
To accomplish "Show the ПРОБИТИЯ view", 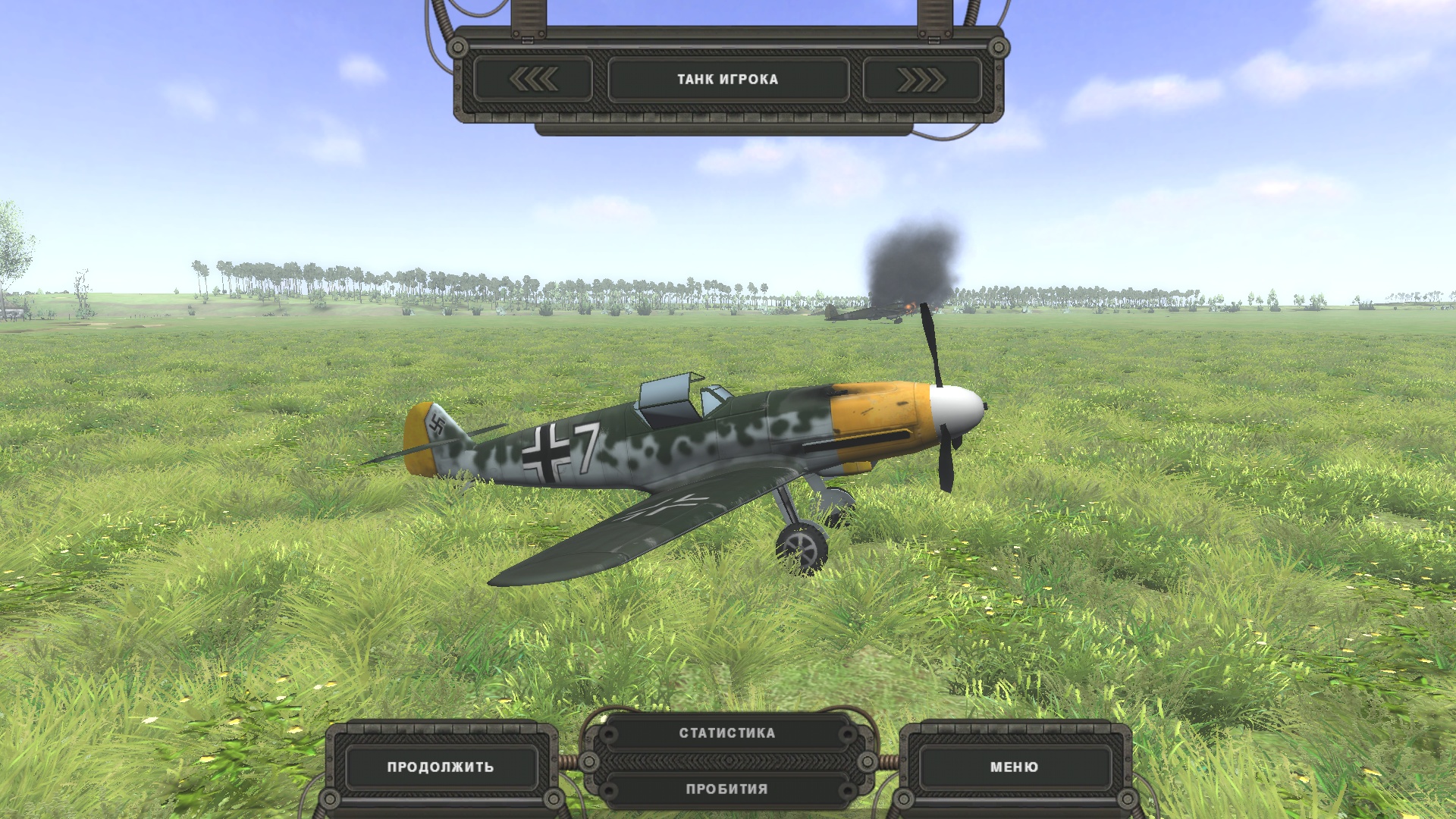I will point(727,789).
